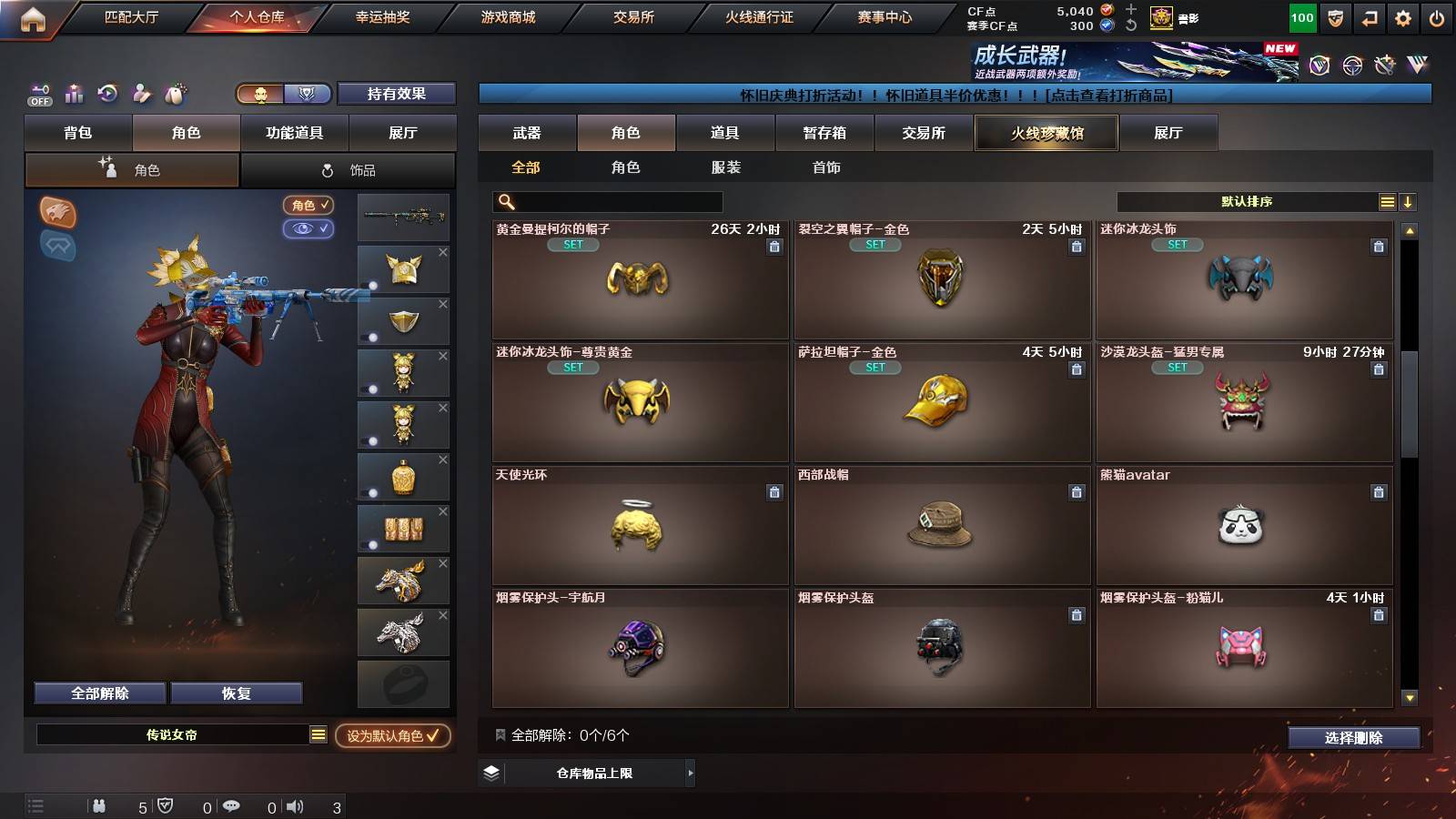
Task: Click the replay circle icon in left toolbar
Action: 108,94
